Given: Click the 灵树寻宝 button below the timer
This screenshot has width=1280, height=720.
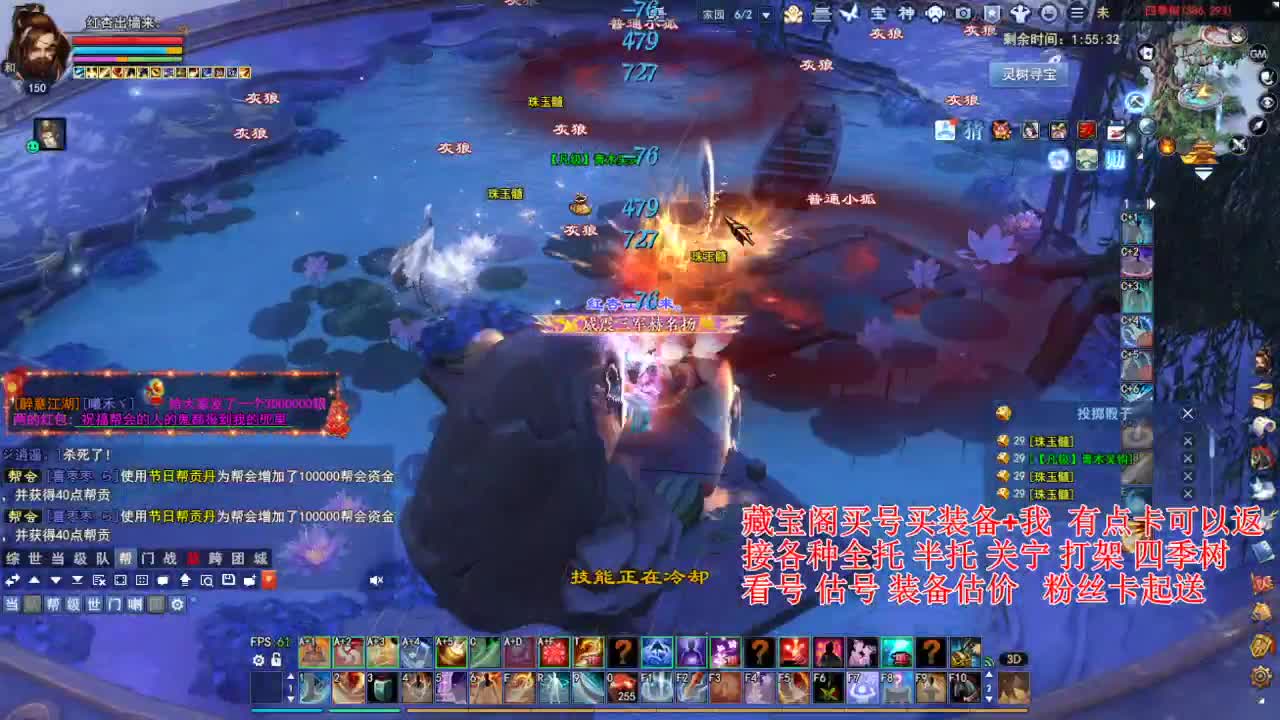Looking at the screenshot, I should [1030, 73].
